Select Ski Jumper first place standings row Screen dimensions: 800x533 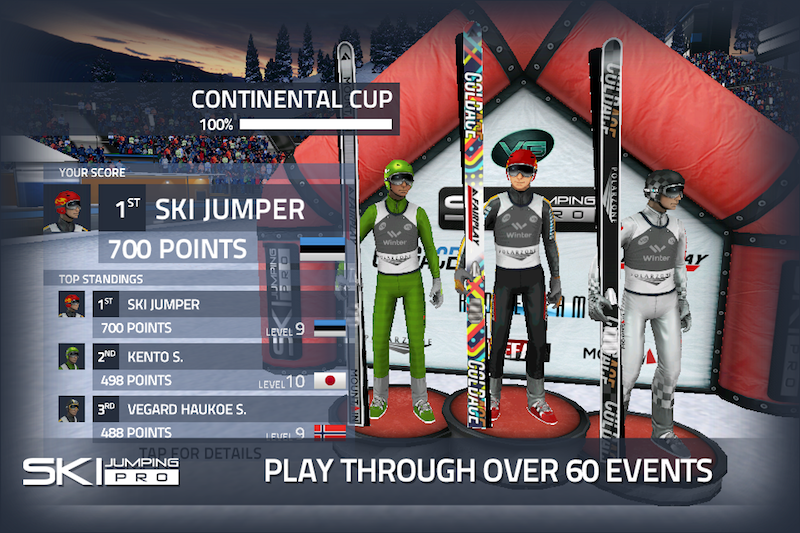[x=200, y=314]
